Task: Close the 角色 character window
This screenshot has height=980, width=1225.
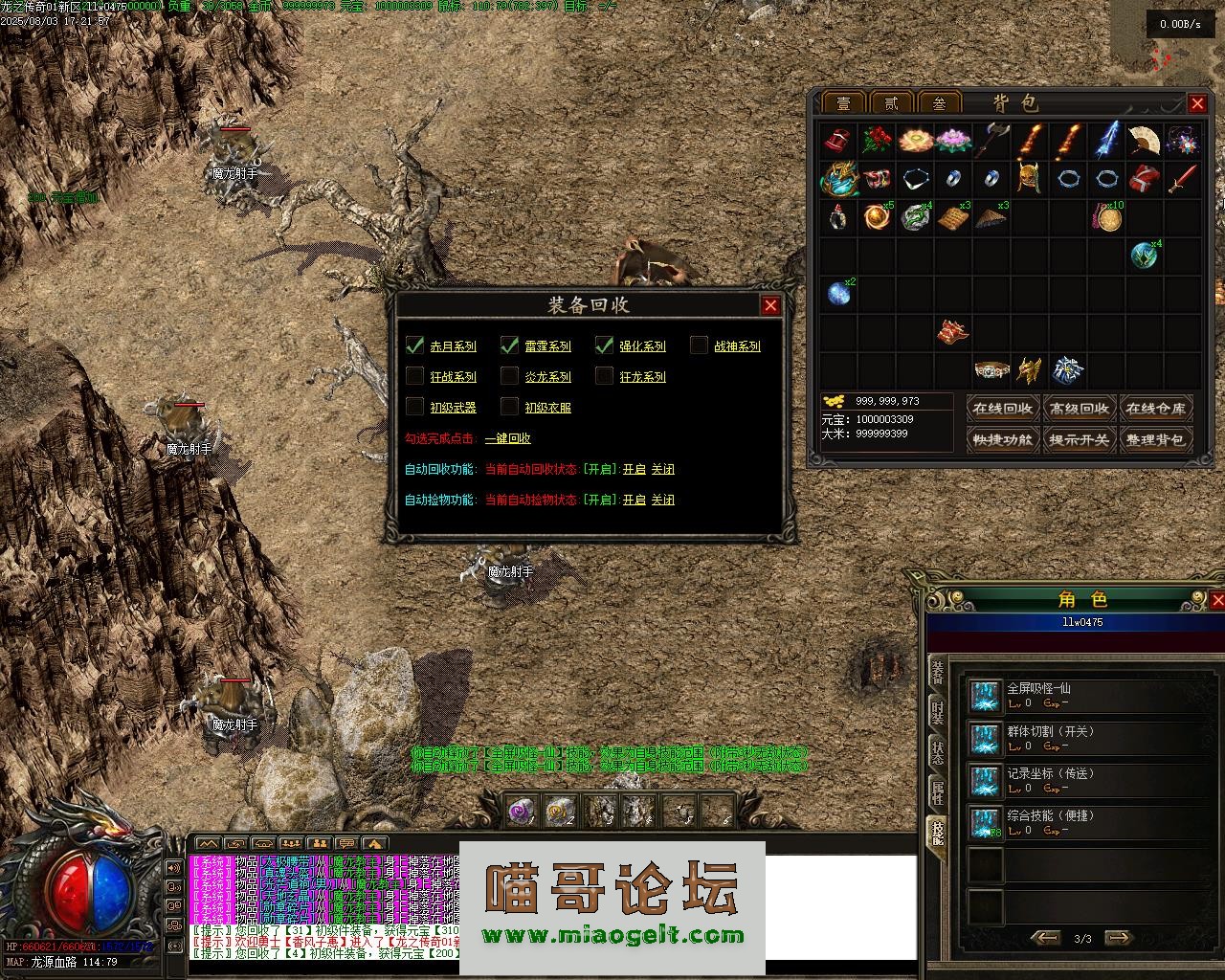Action: coord(1217,600)
